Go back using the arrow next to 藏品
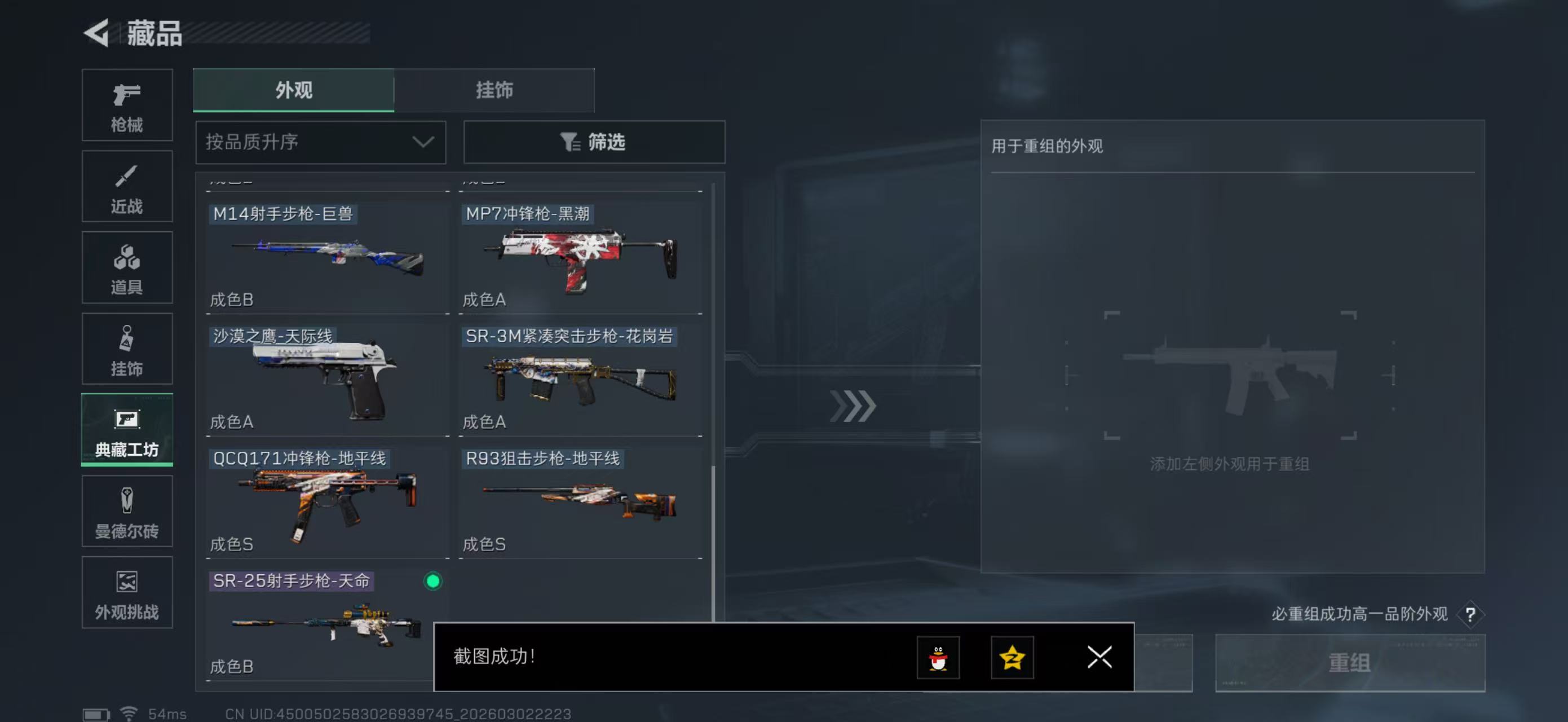 pyautogui.click(x=94, y=33)
